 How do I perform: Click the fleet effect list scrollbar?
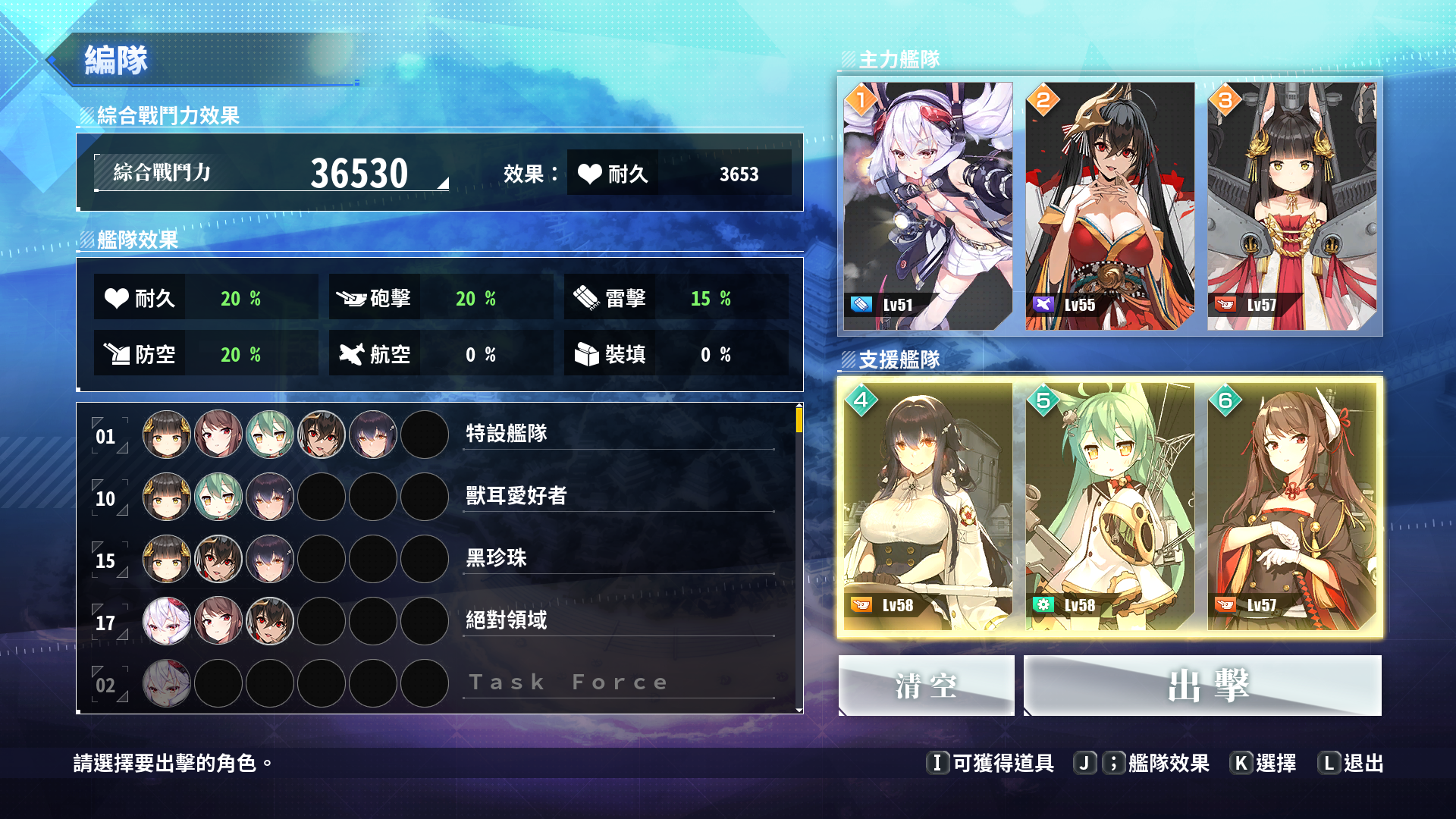point(799,419)
